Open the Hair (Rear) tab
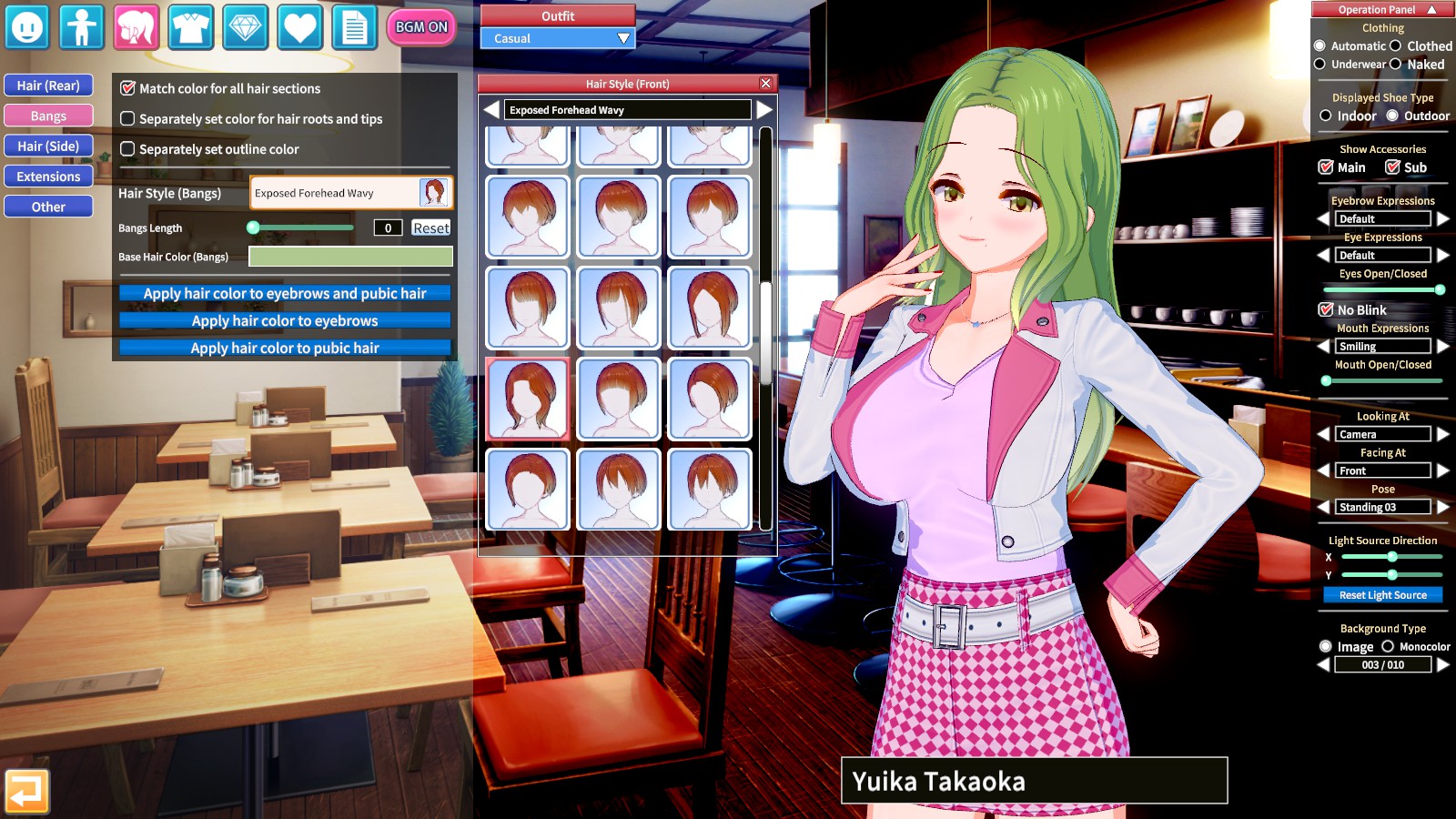Screen dimensions: 1456x819 [x=48, y=85]
